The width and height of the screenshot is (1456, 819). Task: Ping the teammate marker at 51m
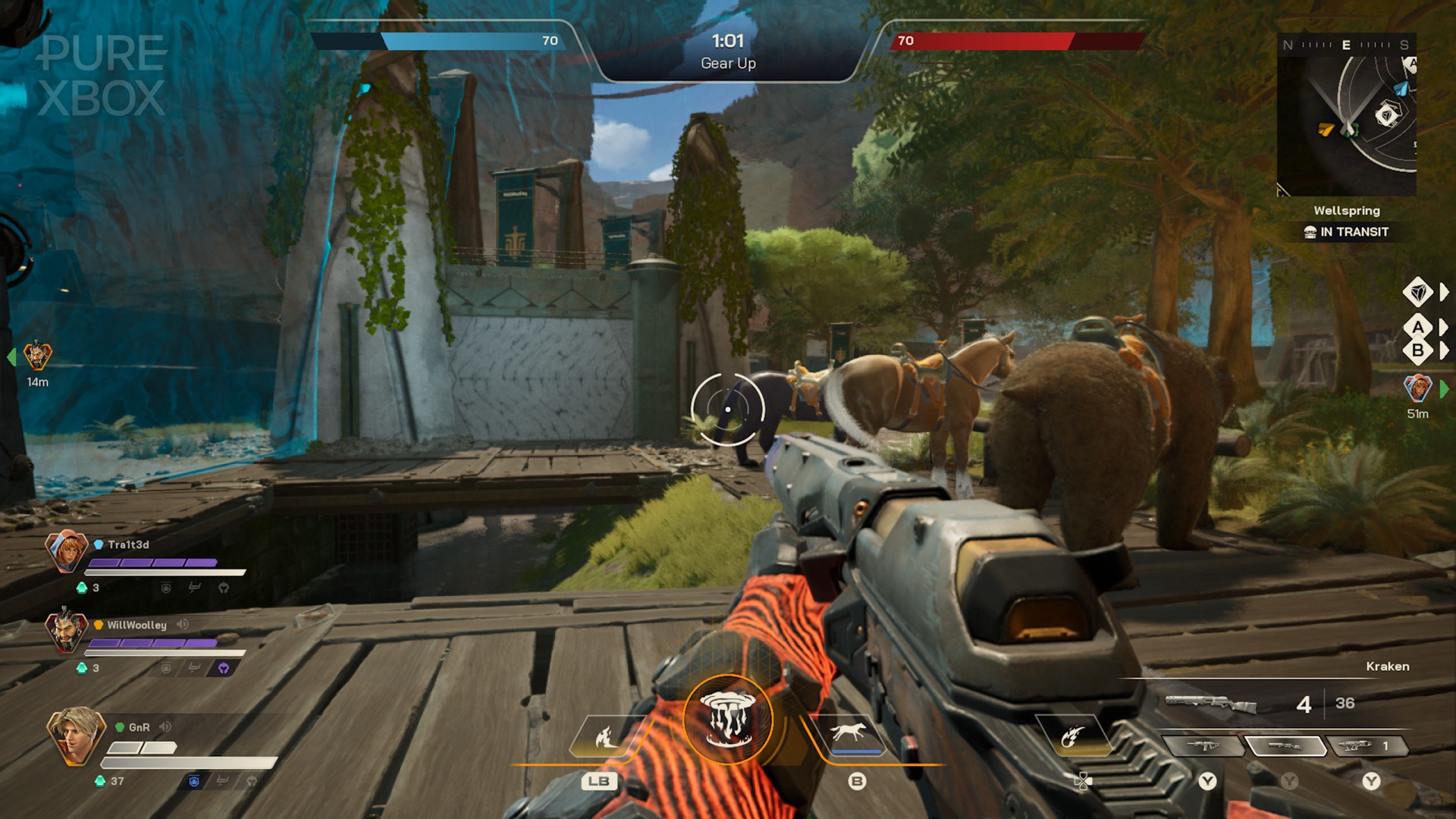[x=1417, y=388]
